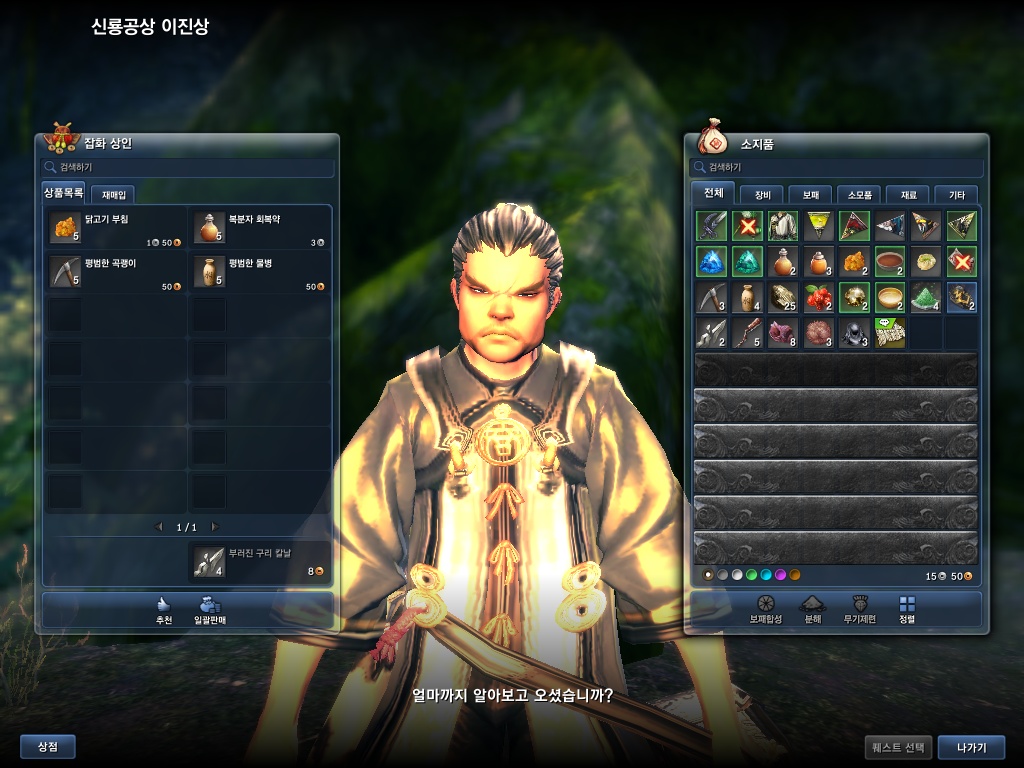Sort inventory with the 정렬 button
Screen dimensions: 1024x768
(907, 609)
